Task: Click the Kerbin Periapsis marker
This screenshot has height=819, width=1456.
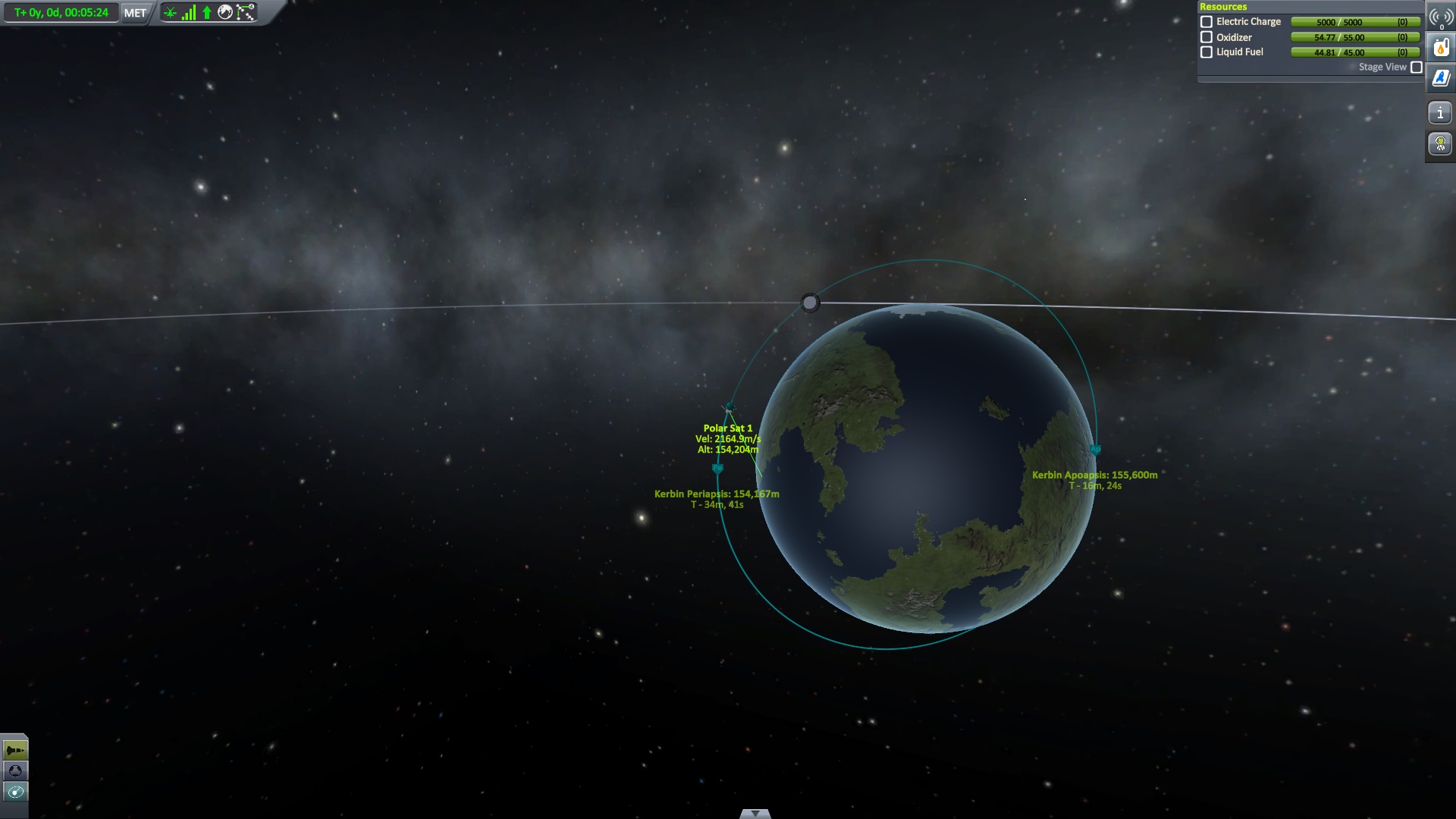Action: pos(717,469)
